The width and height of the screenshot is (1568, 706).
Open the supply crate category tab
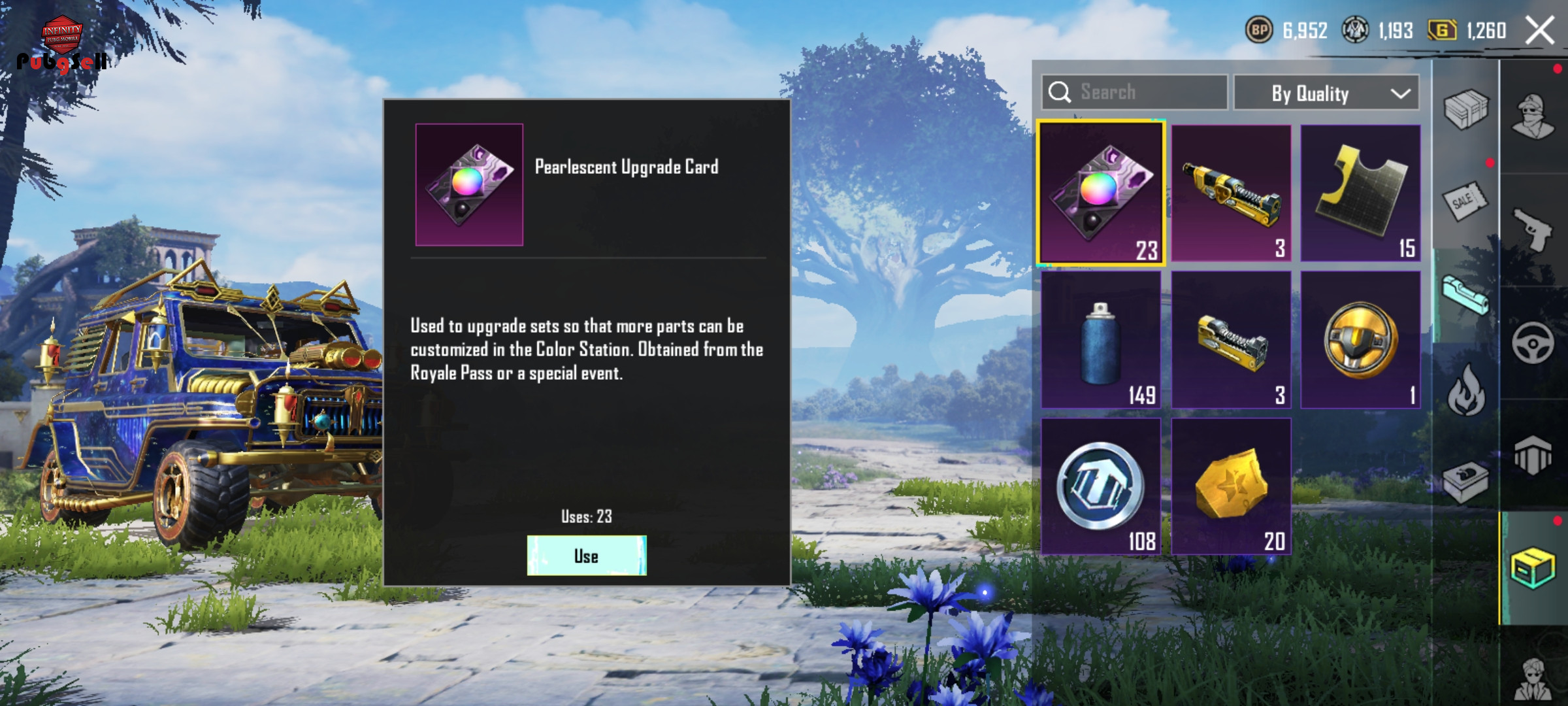[x=1465, y=109]
